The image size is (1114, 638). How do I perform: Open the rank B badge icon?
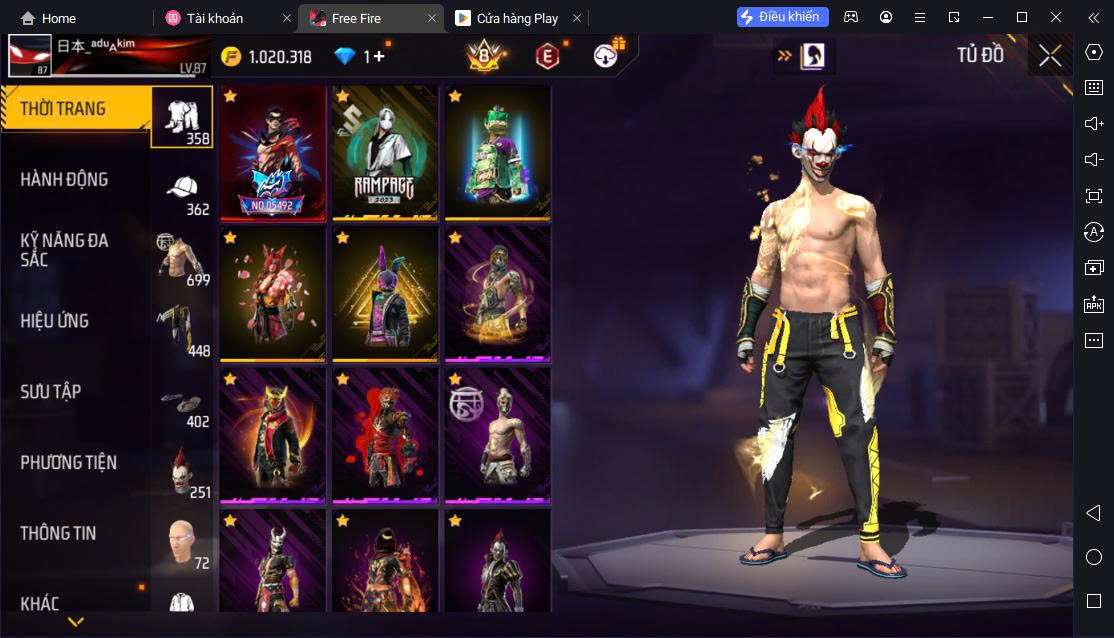(484, 57)
